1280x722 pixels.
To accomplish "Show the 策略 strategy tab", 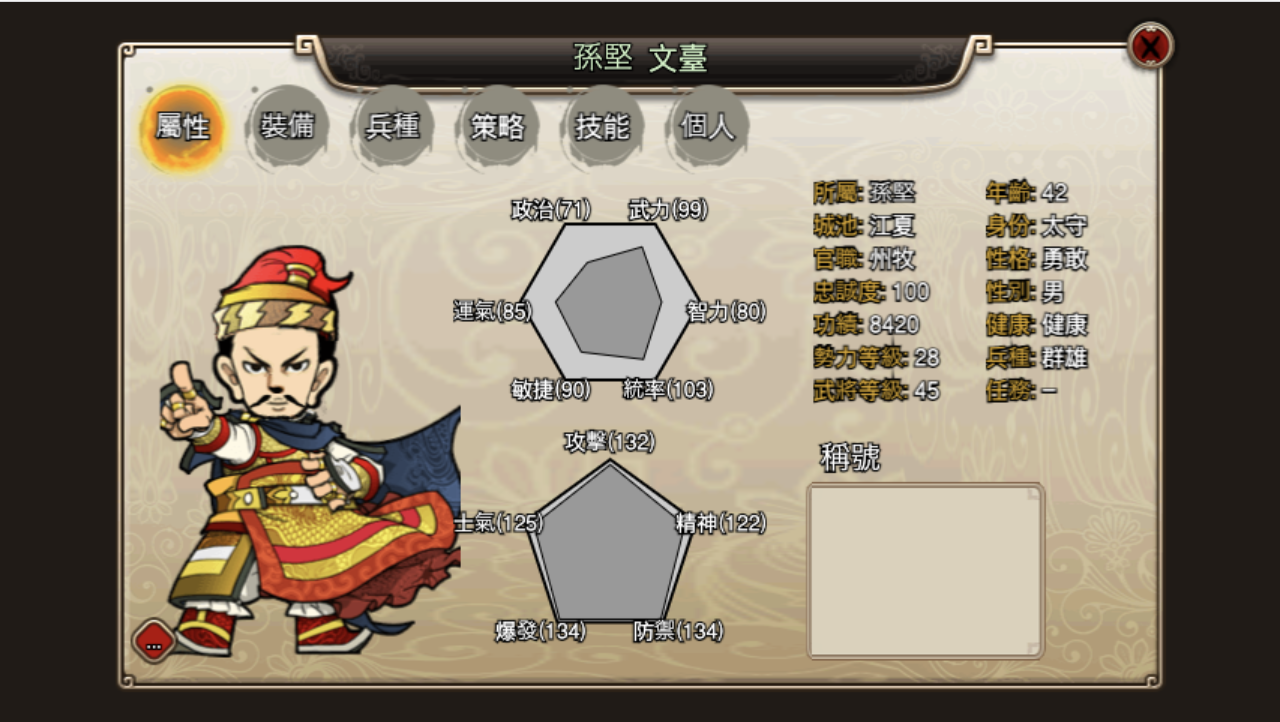I will point(498,127).
